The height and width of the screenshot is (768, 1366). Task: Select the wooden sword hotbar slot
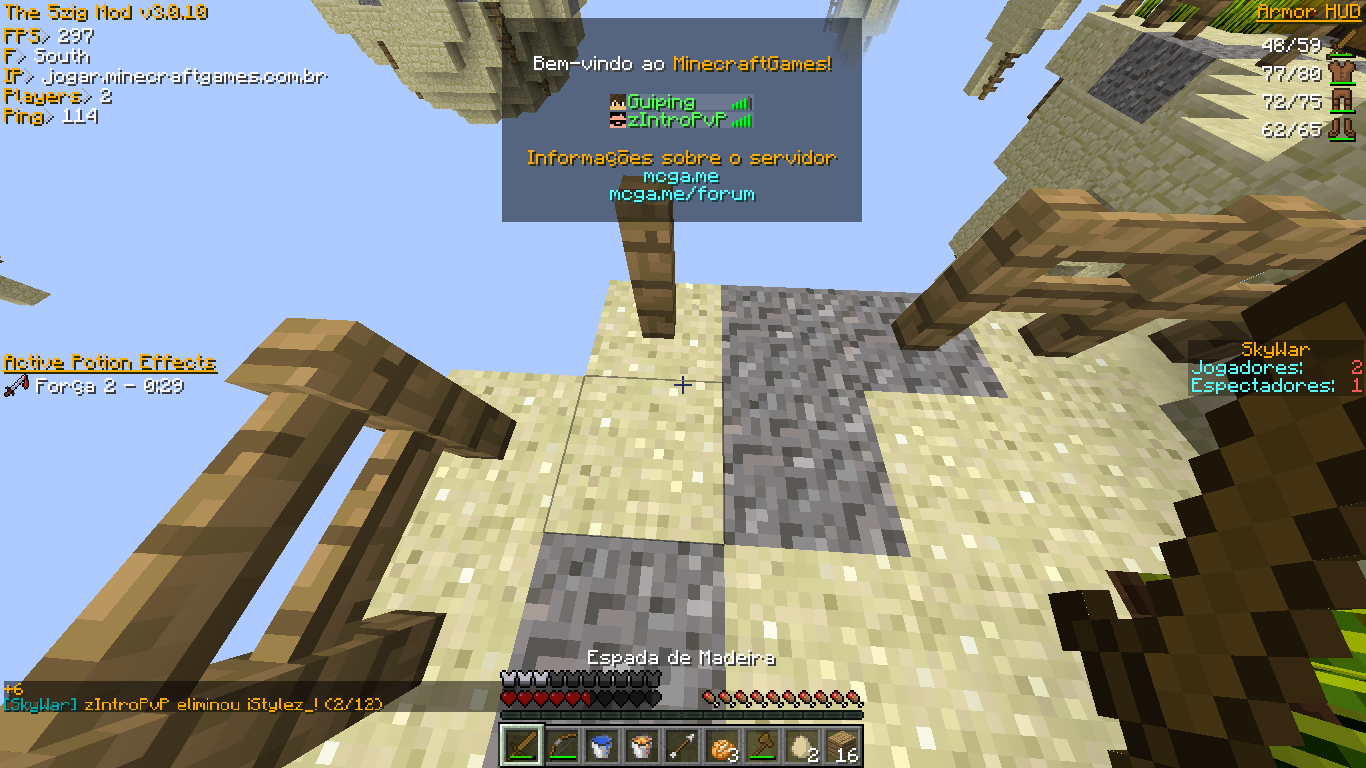pos(521,746)
